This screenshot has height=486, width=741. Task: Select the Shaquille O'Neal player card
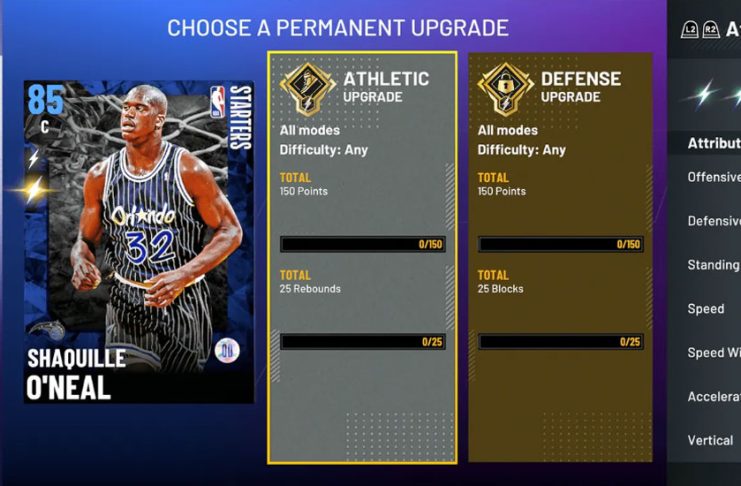point(140,240)
